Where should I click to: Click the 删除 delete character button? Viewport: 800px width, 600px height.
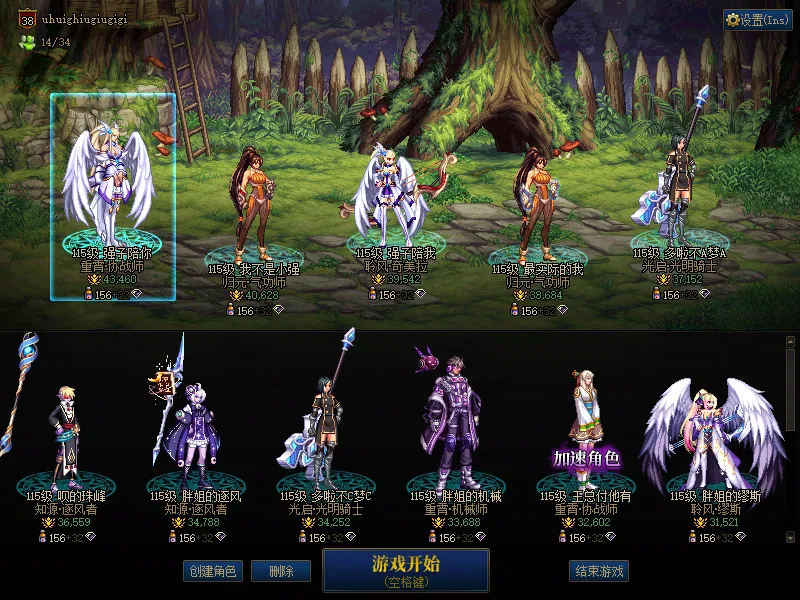[x=280, y=571]
